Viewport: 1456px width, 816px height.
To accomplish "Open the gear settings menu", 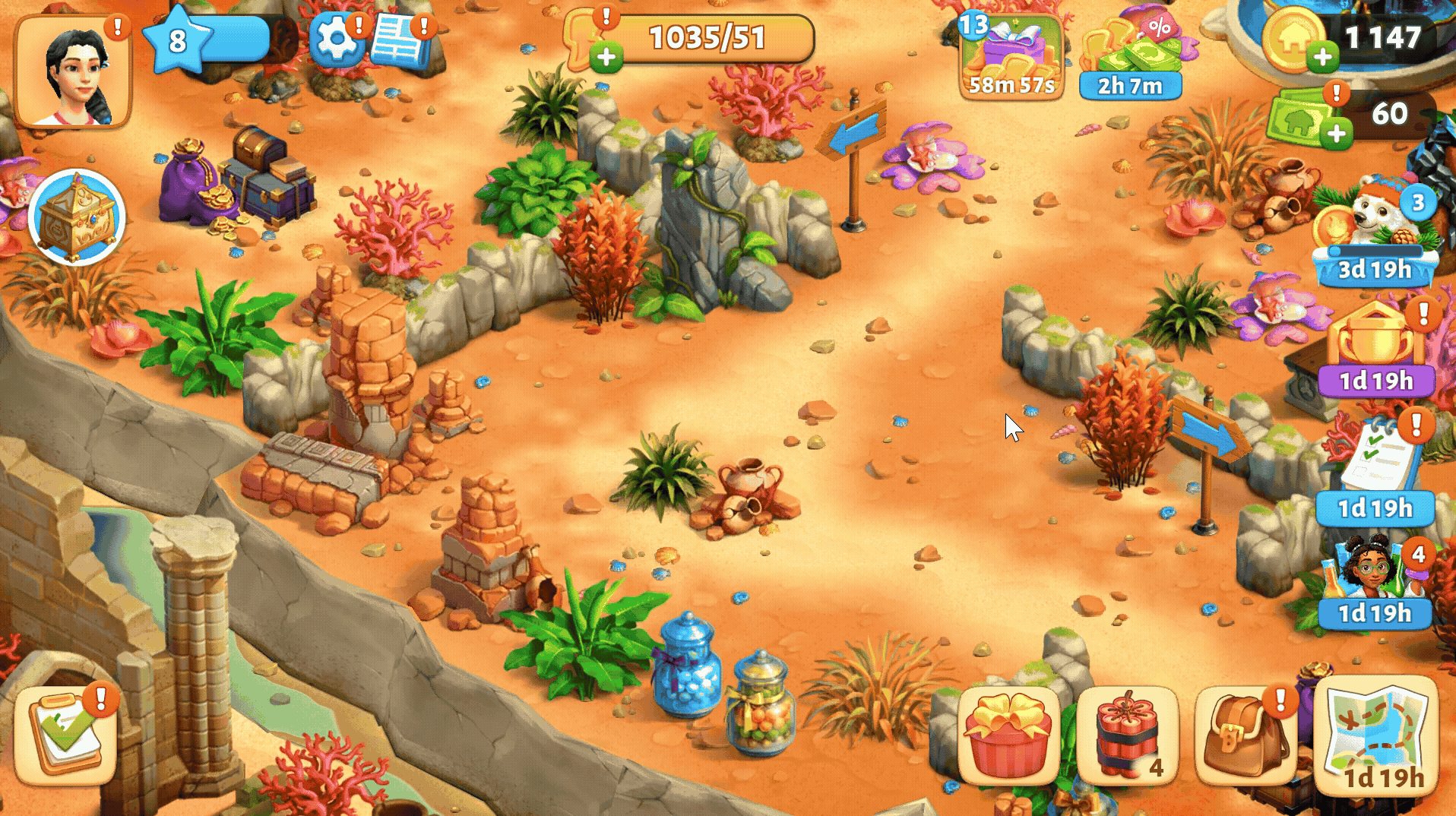I will 335,38.
